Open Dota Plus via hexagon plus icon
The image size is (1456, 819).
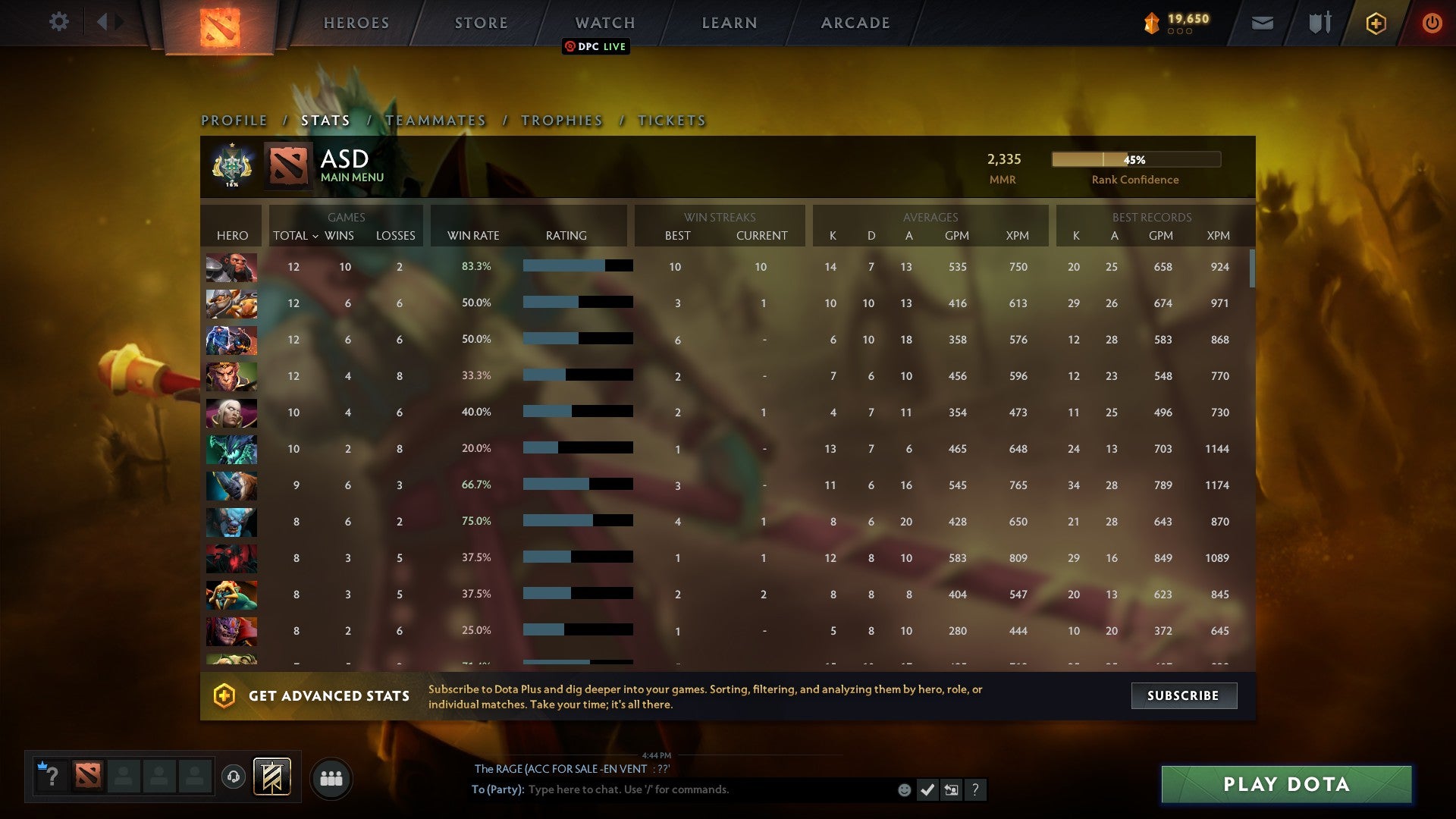pos(1375,24)
